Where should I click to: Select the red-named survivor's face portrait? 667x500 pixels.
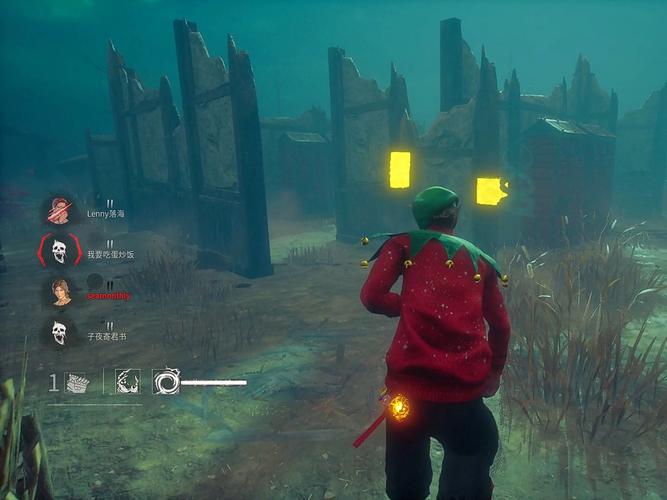60,291
